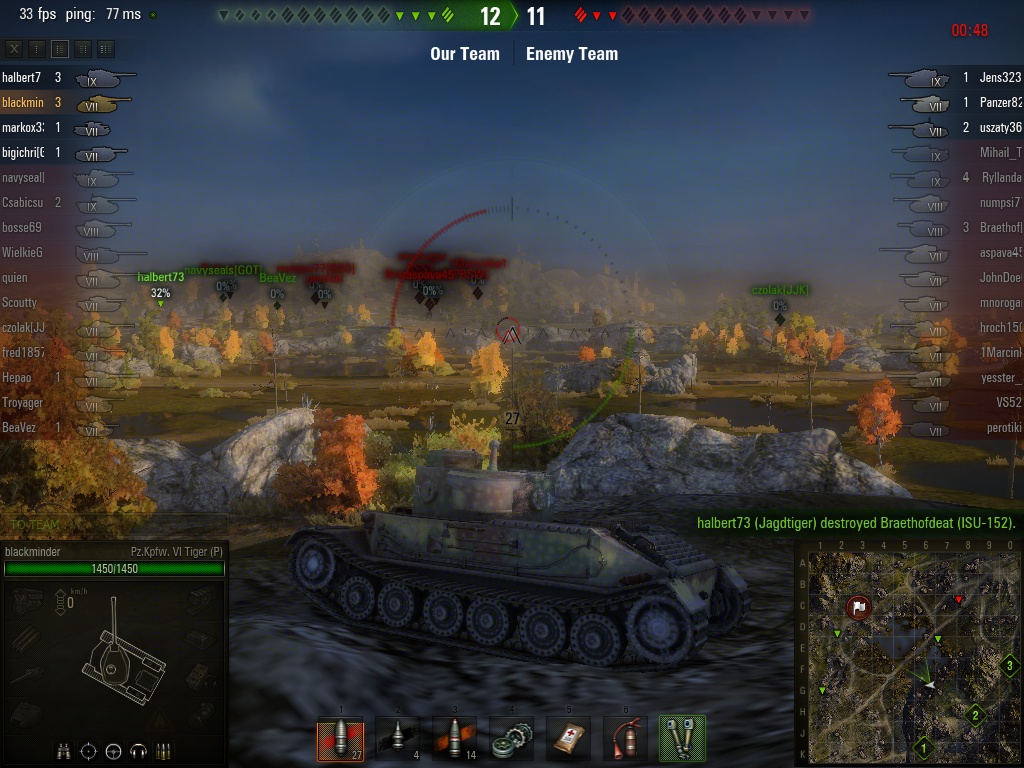
Task: Click green base marker 1 on minimap
Action: 924,746
